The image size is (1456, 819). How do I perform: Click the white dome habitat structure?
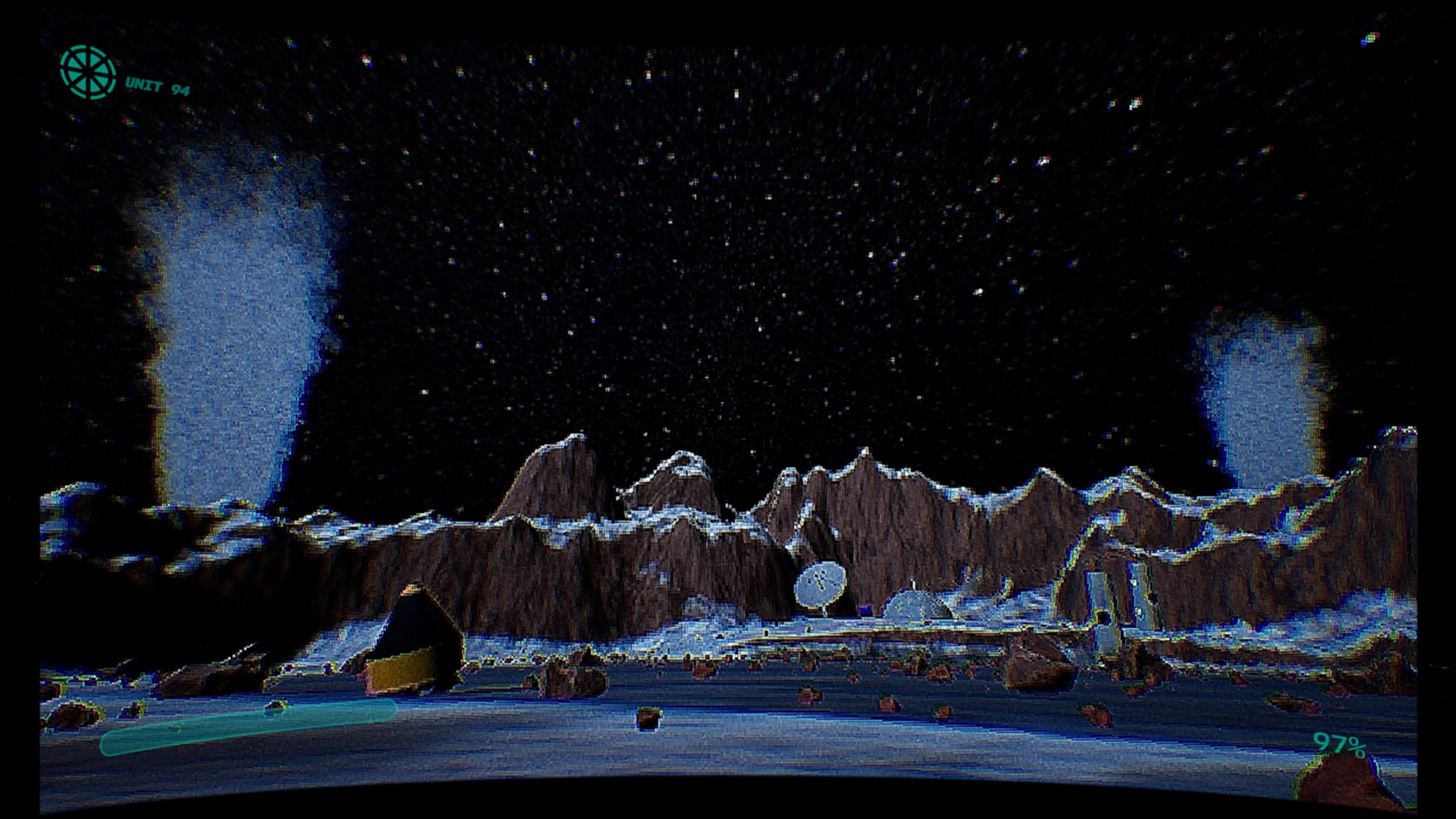tap(914, 607)
